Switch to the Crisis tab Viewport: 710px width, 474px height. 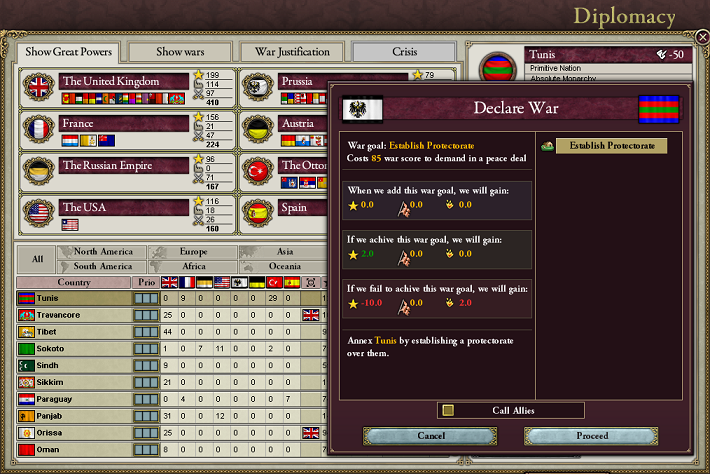[x=404, y=52]
